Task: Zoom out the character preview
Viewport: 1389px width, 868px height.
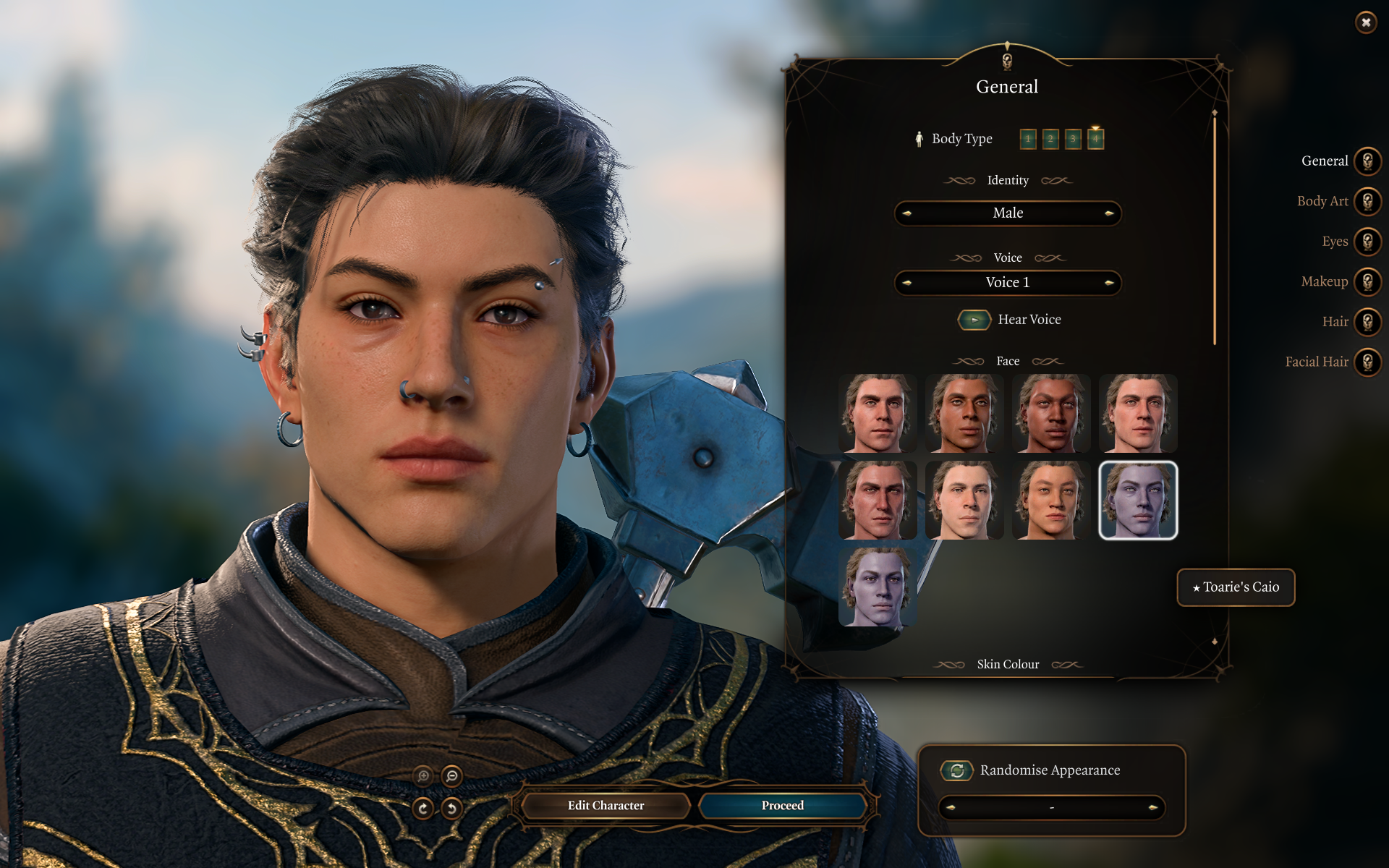Action: pyautogui.click(x=452, y=776)
